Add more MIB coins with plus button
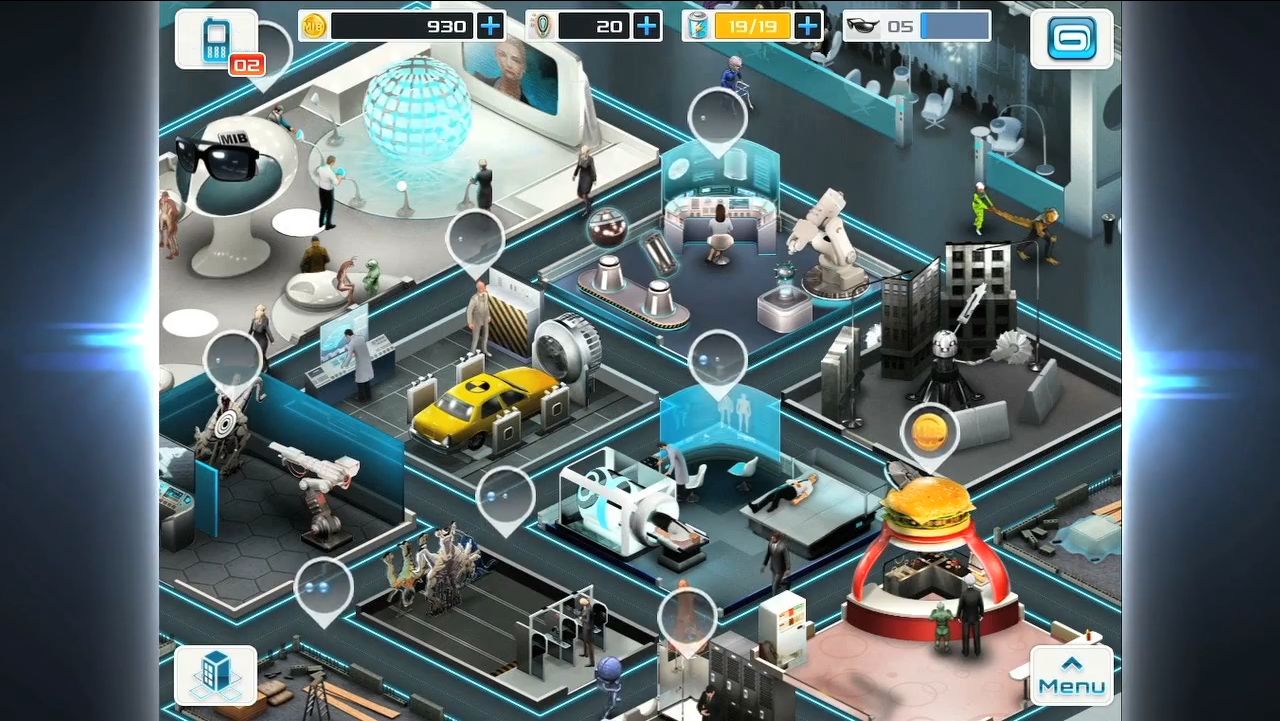This screenshot has width=1280, height=721. pos(490,26)
